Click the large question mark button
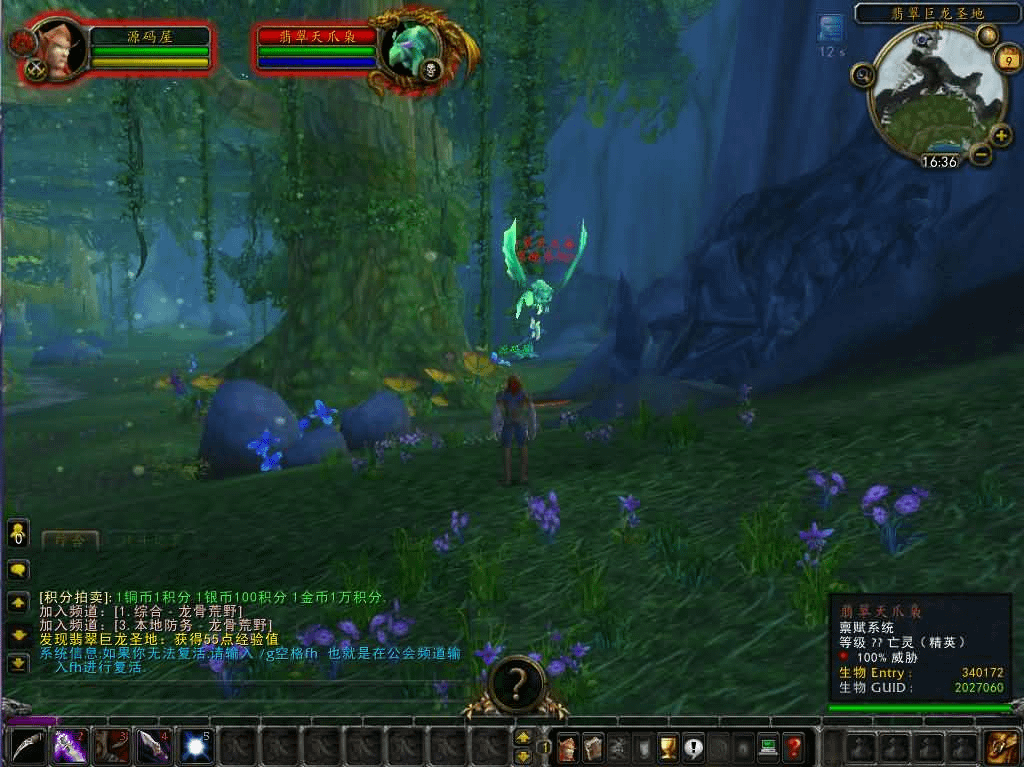The image size is (1024, 767). (517, 683)
